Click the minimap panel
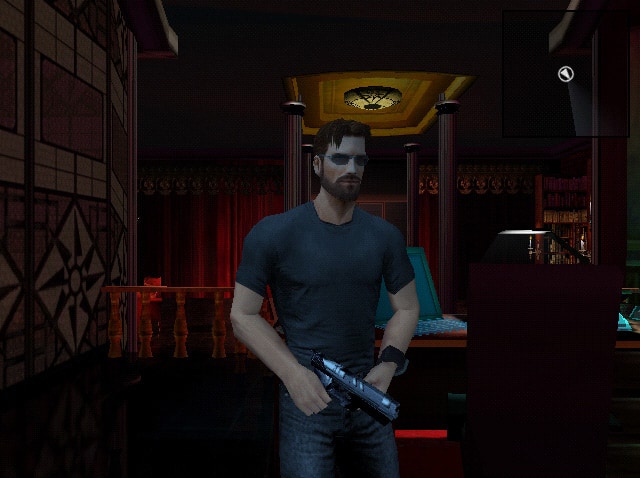Image resolution: width=640 pixels, height=478 pixels. pyautogui.click(x=565, y=74)
